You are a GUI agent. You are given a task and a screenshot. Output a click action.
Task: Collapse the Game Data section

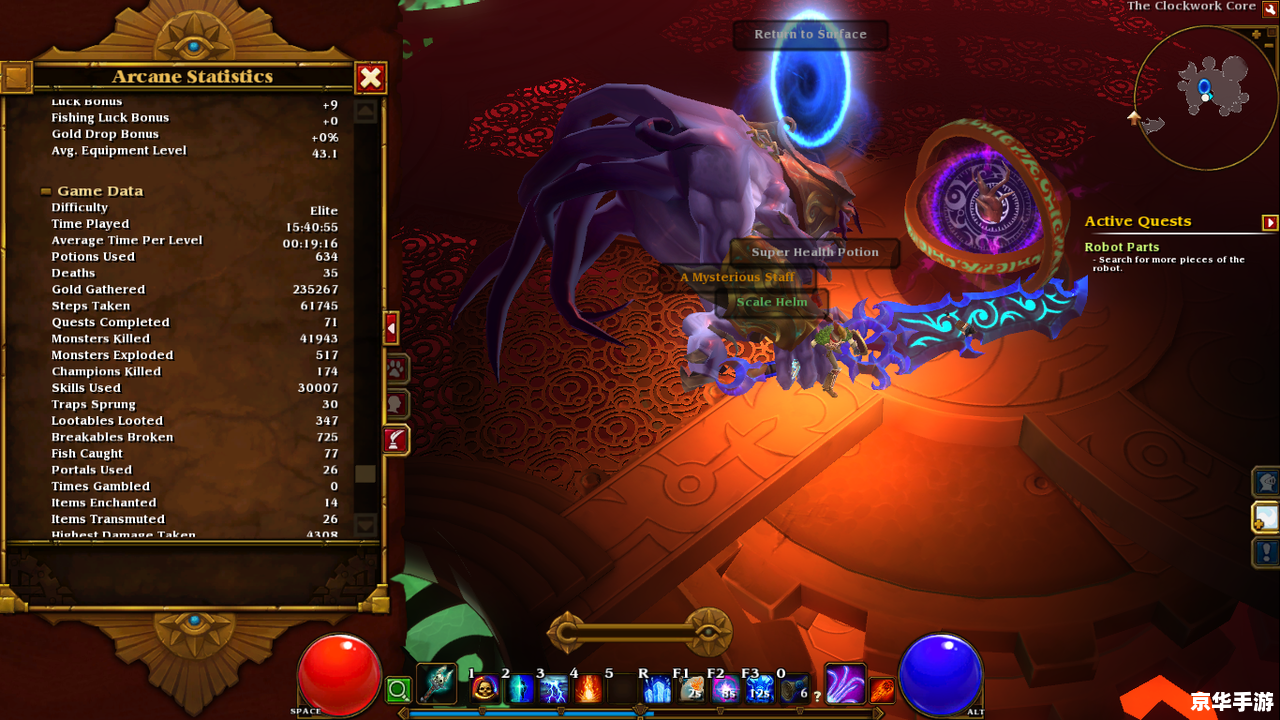click(46, 191)
